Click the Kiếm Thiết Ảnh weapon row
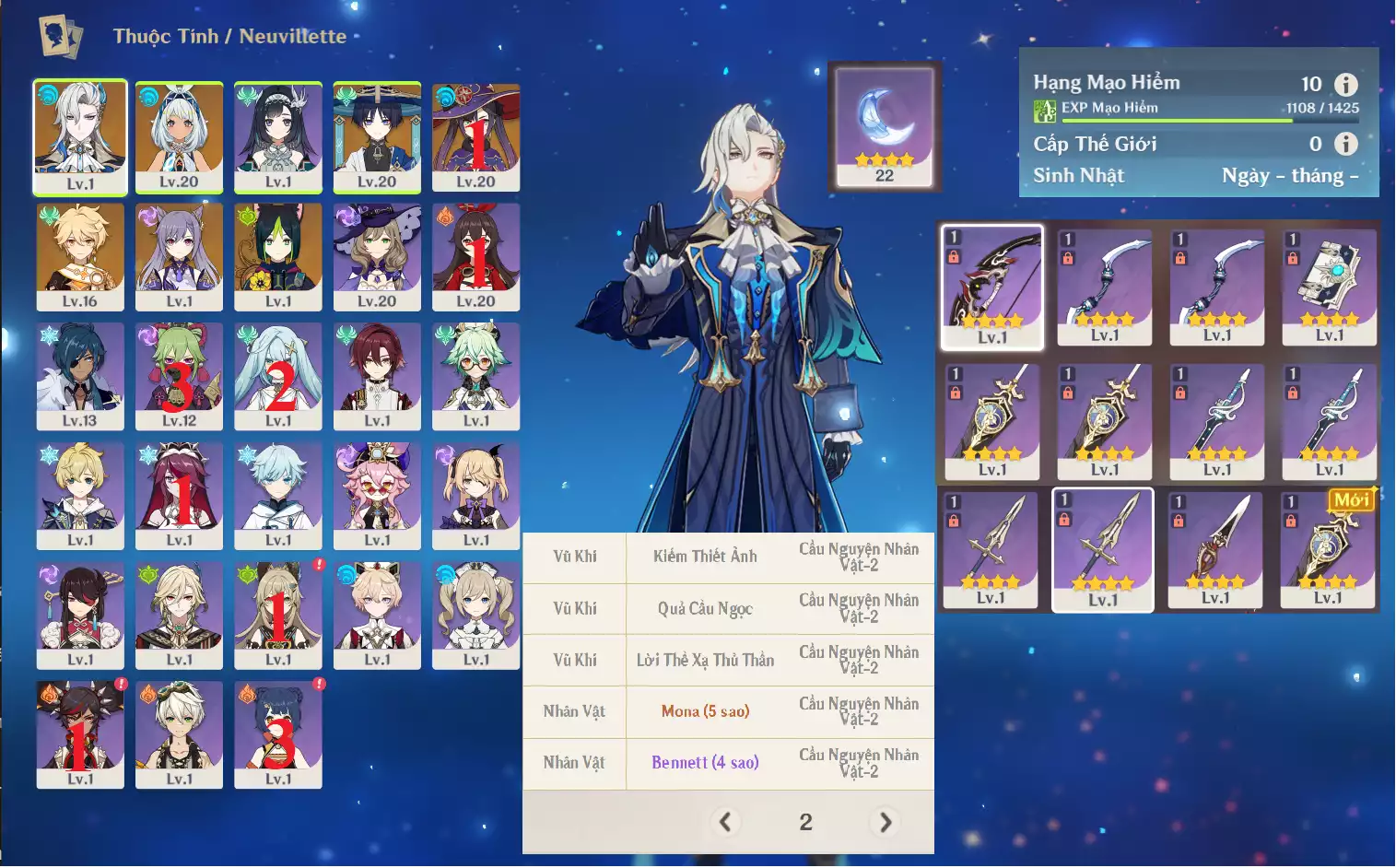The image size is (1396, 868). point(705,557)
